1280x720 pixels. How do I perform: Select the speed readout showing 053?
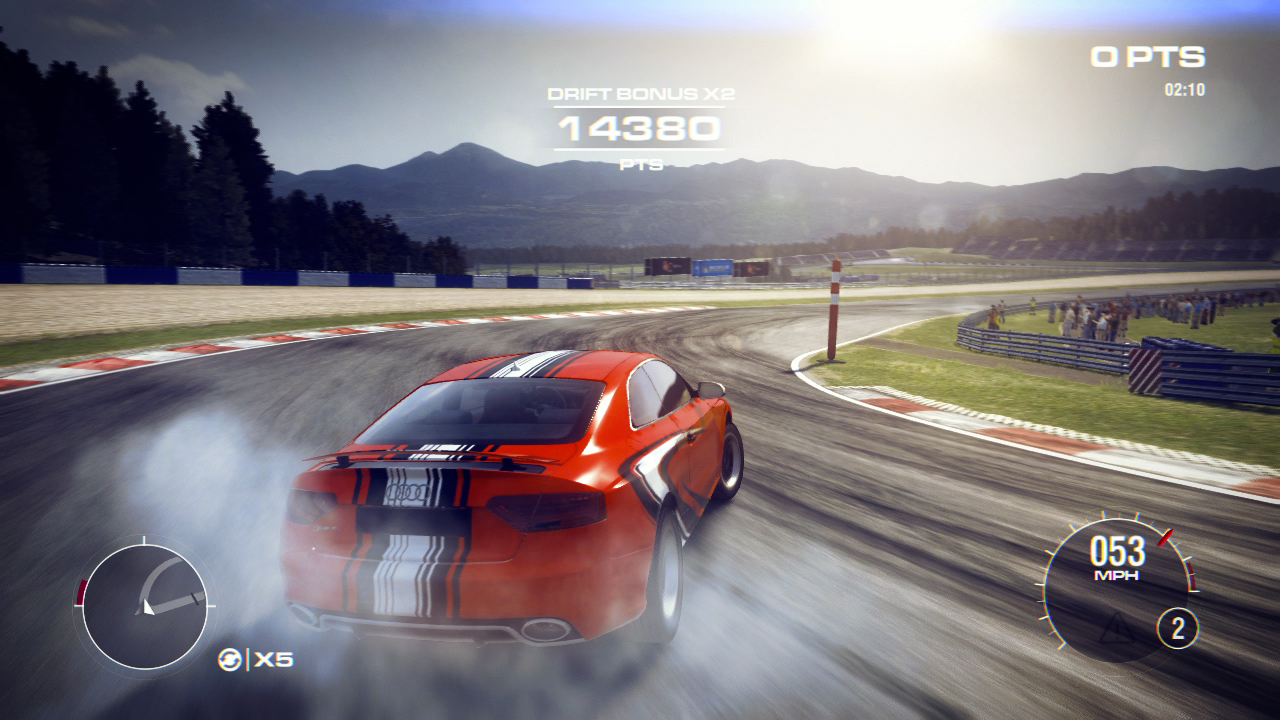point(1117,551)
